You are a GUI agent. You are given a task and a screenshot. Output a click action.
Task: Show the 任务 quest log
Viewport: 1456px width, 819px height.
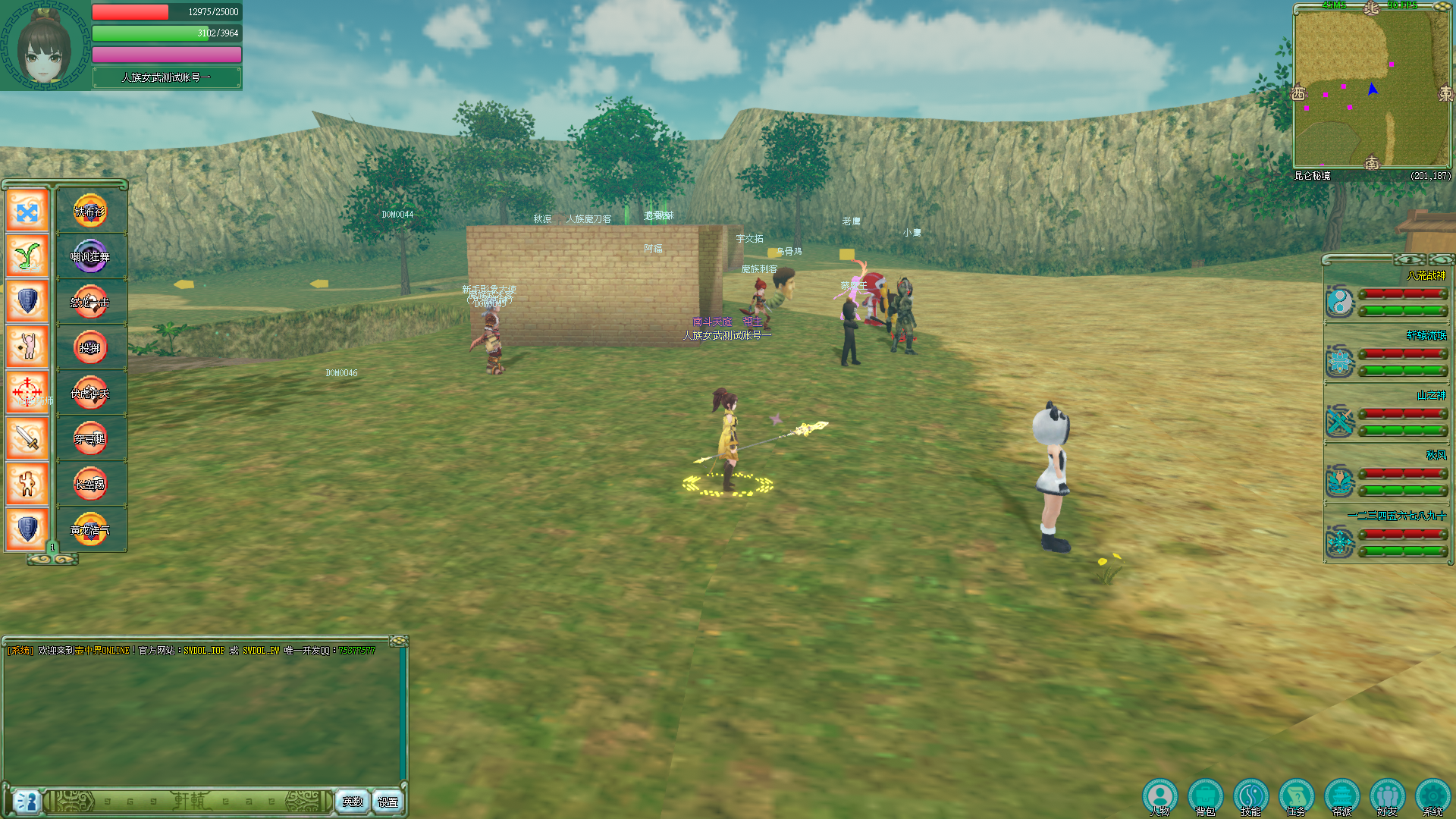(x=1296, y=797)
